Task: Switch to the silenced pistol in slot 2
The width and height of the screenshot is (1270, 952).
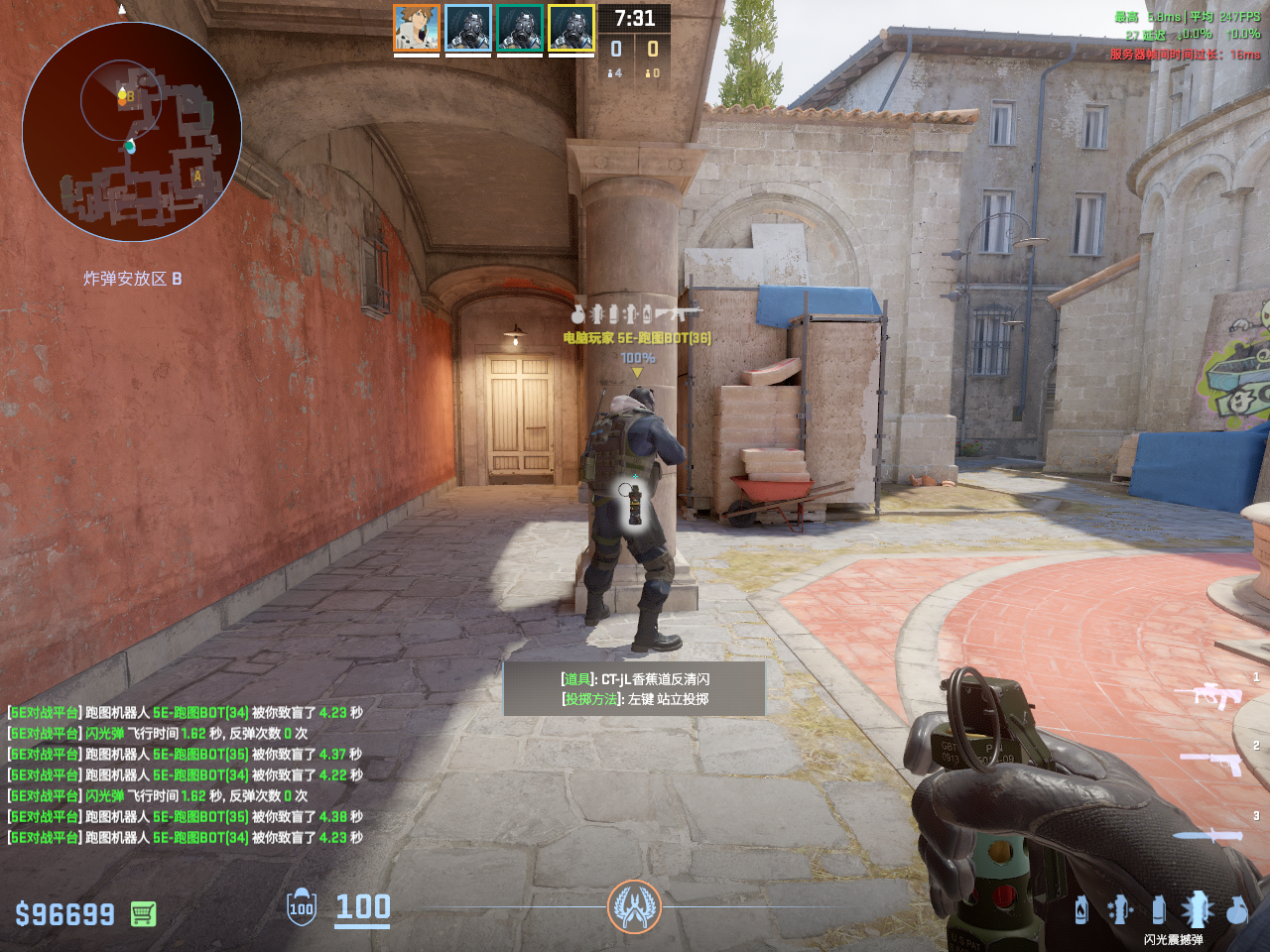Action: click(1212, 763)
